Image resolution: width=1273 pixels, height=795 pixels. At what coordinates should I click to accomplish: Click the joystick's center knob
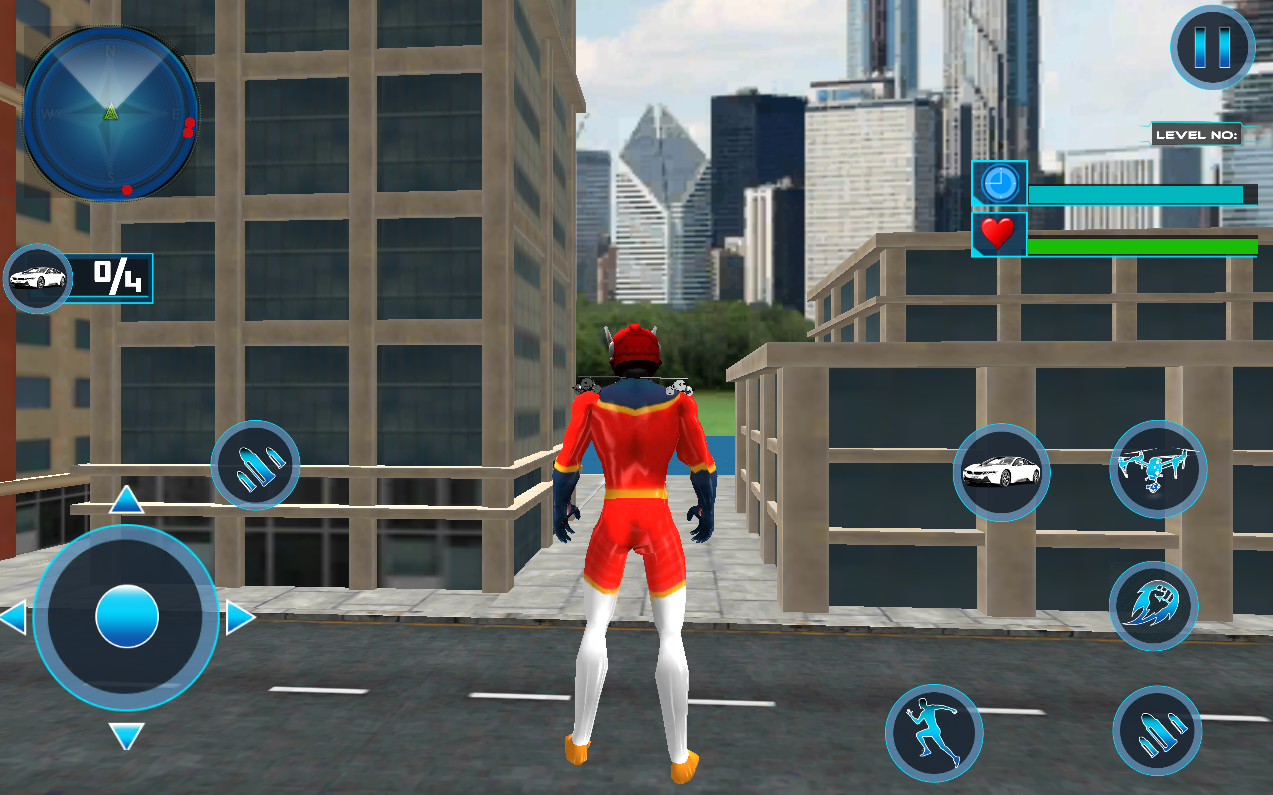(x=127, y=617)
